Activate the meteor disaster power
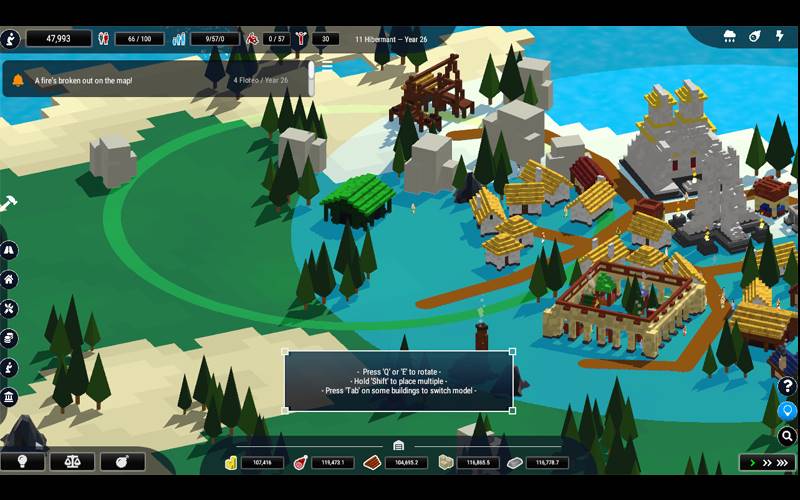800x500 pixels. (755, 37)
